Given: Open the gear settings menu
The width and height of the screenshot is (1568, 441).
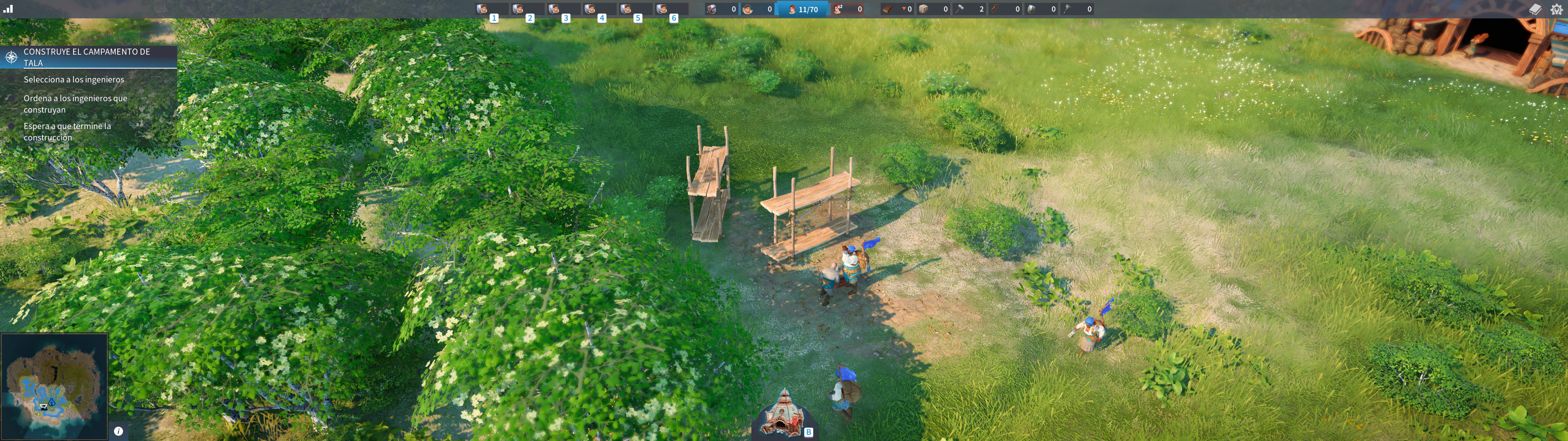Looking at the screenshot, I should pos(1557,9).
